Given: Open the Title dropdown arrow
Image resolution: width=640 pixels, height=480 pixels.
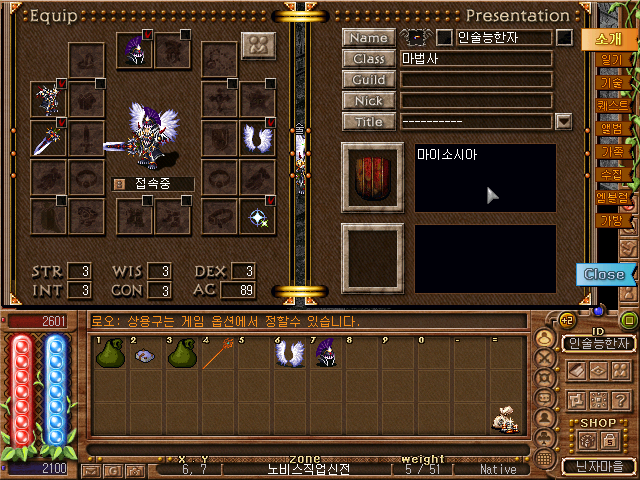Looking at the screenshot, I should tap(564, 122).
